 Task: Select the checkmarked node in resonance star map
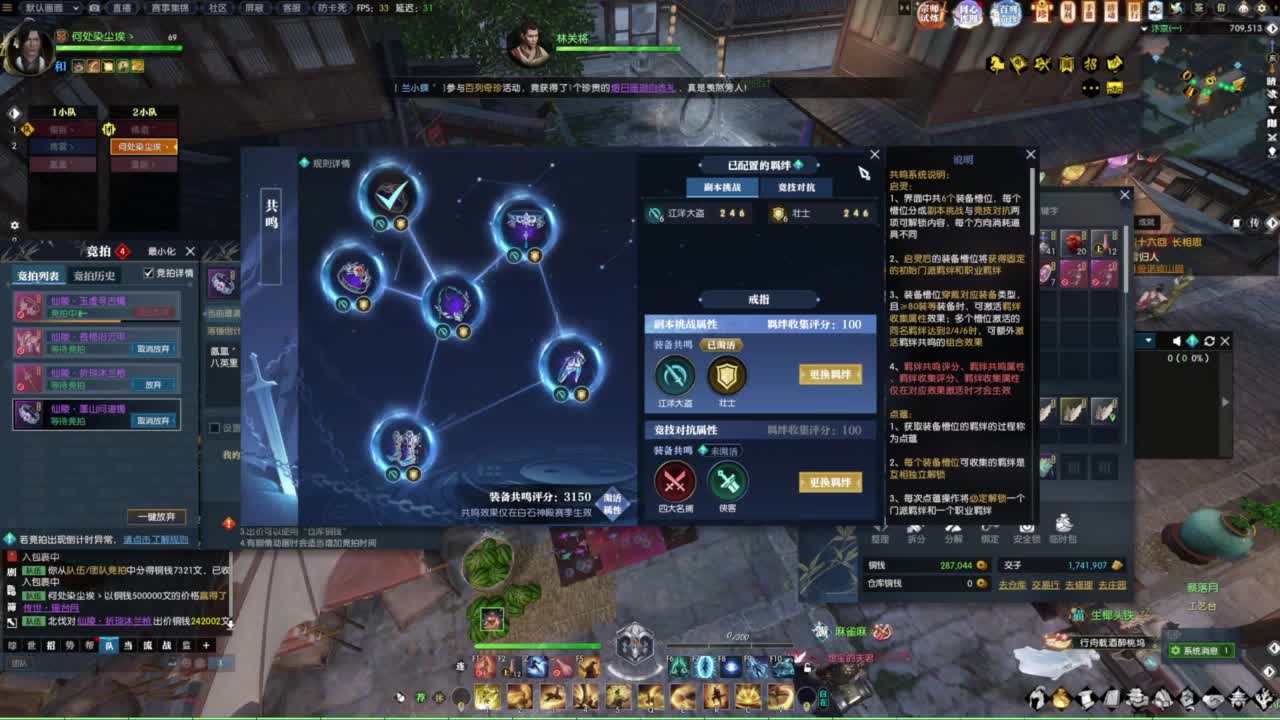pos(390,194)
